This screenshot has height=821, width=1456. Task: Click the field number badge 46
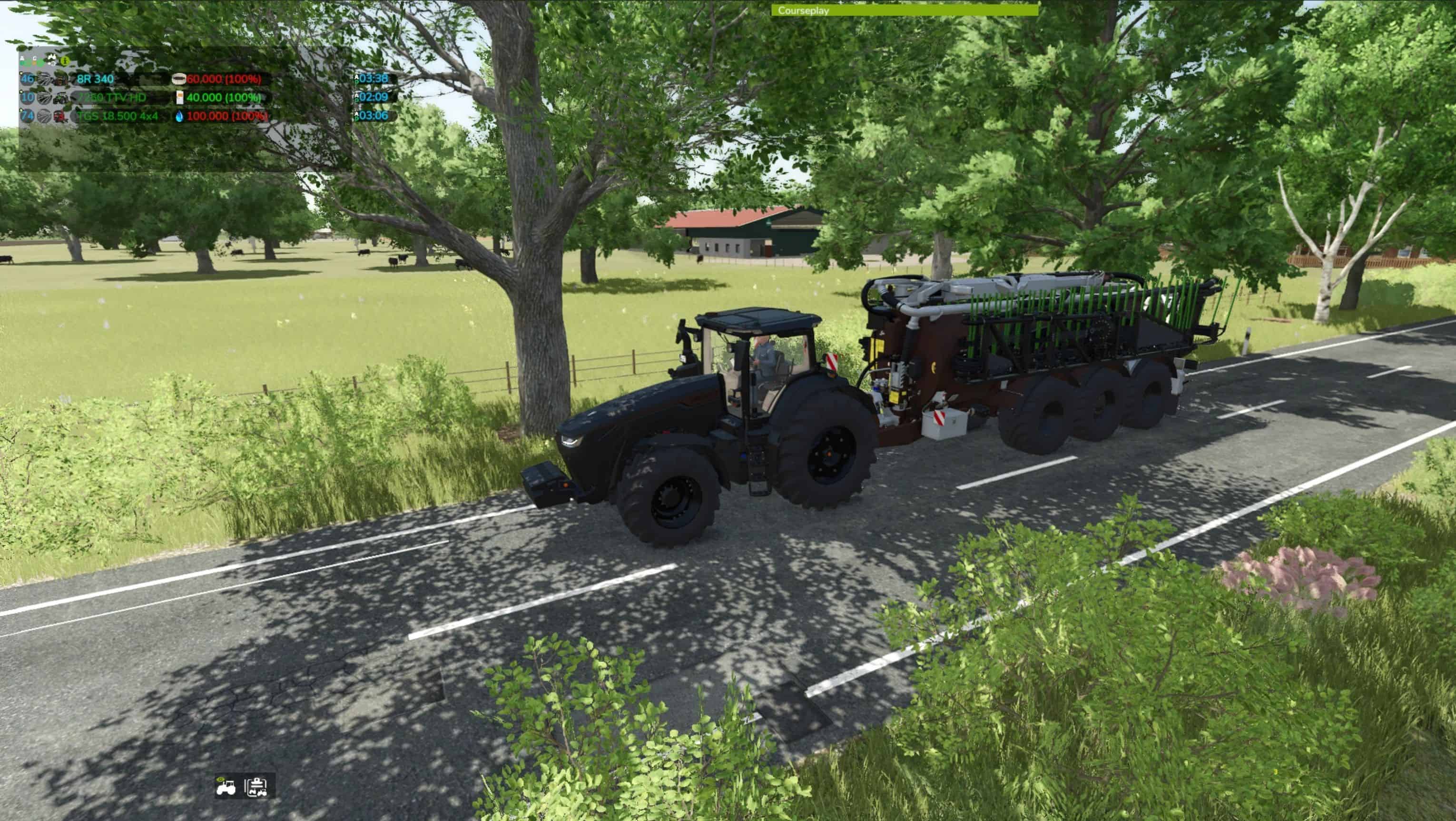pyautogui.click(x=28, y=80)
